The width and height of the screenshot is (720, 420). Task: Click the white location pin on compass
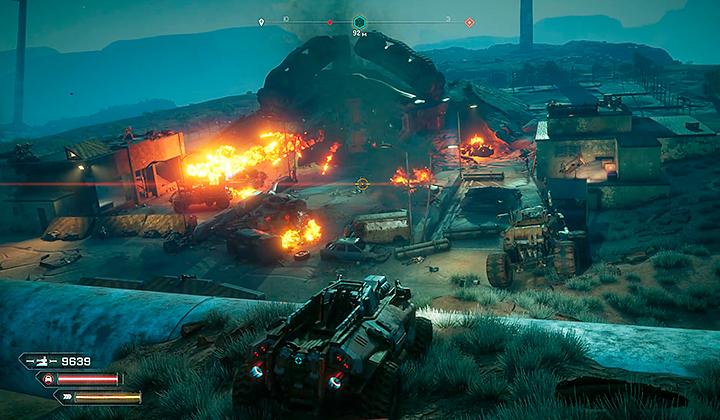pyautogui.click(x=262, y=21)
